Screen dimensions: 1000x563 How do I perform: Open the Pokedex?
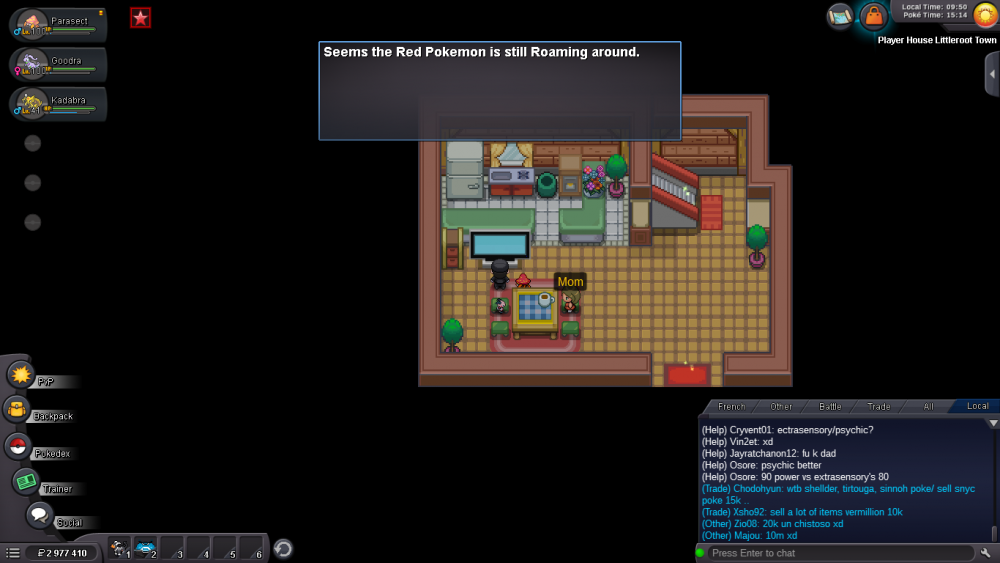pyautogui.click(x=18, y=447)
